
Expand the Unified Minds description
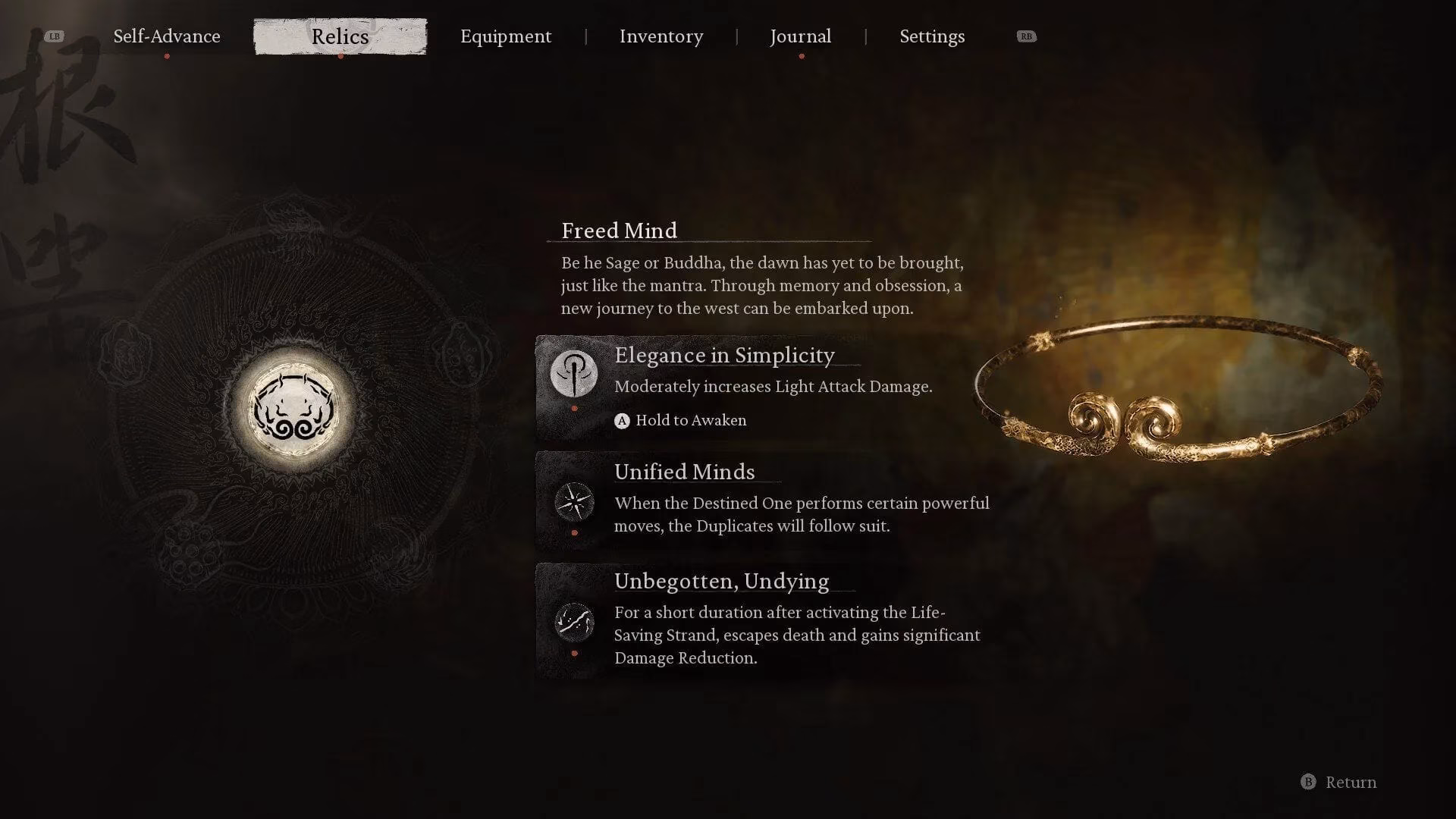click(x=684, y=472)
